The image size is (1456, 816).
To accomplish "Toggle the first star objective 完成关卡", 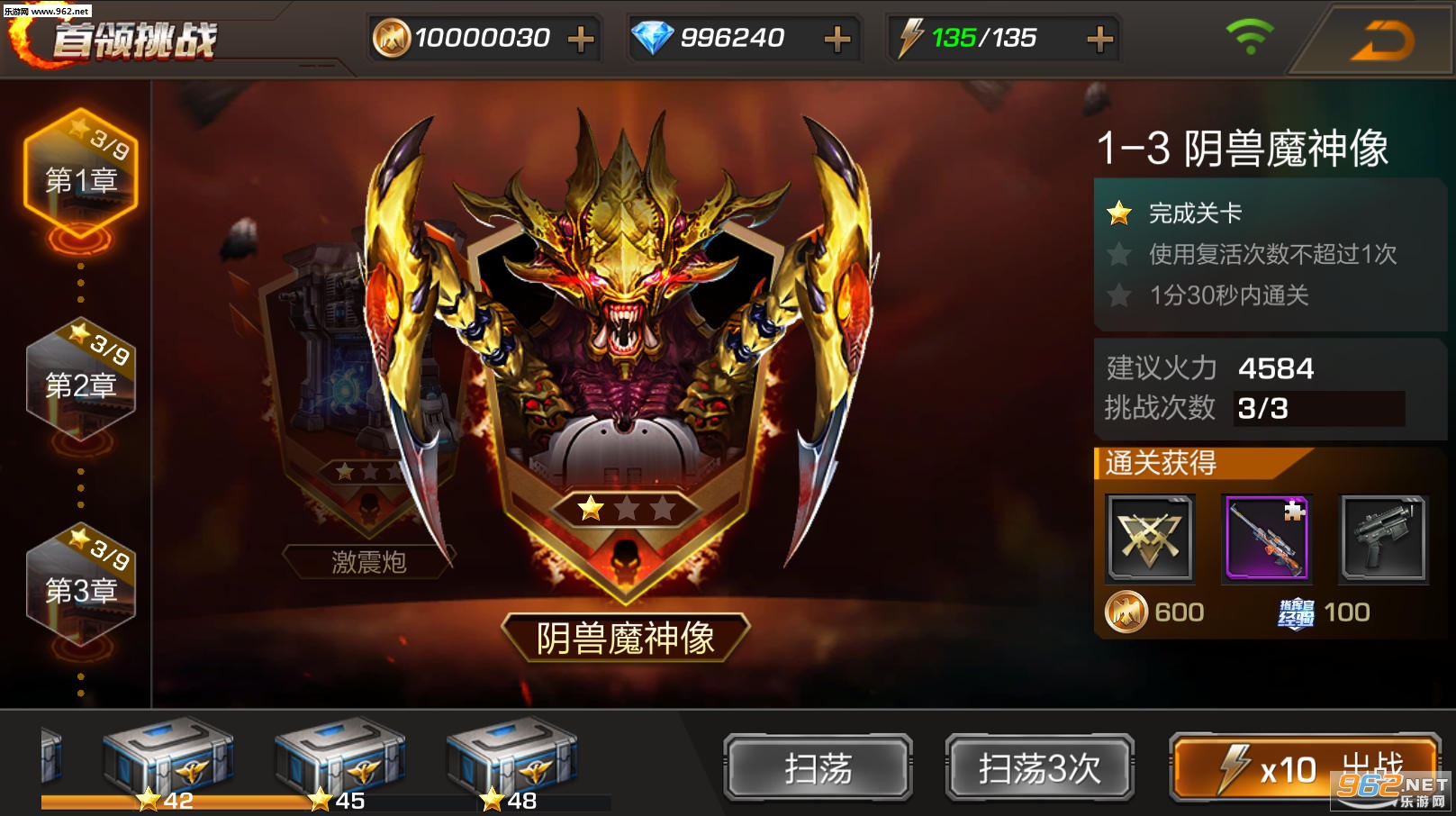I will (1119, 213).
